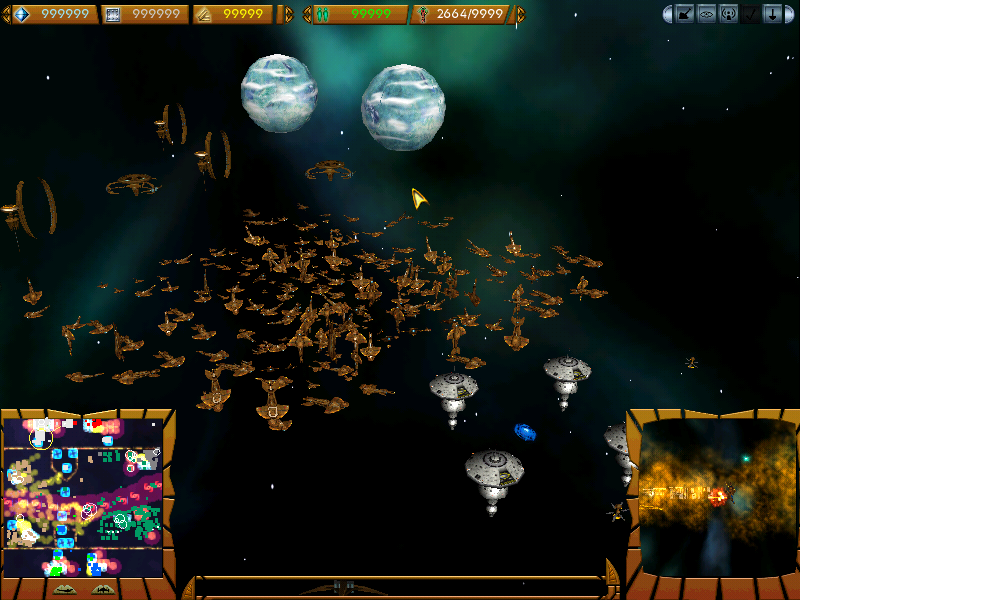Click the down-arrow button in top toolbar
The height and width of the screenshot is (604, 982).
[x=772, y=14]
